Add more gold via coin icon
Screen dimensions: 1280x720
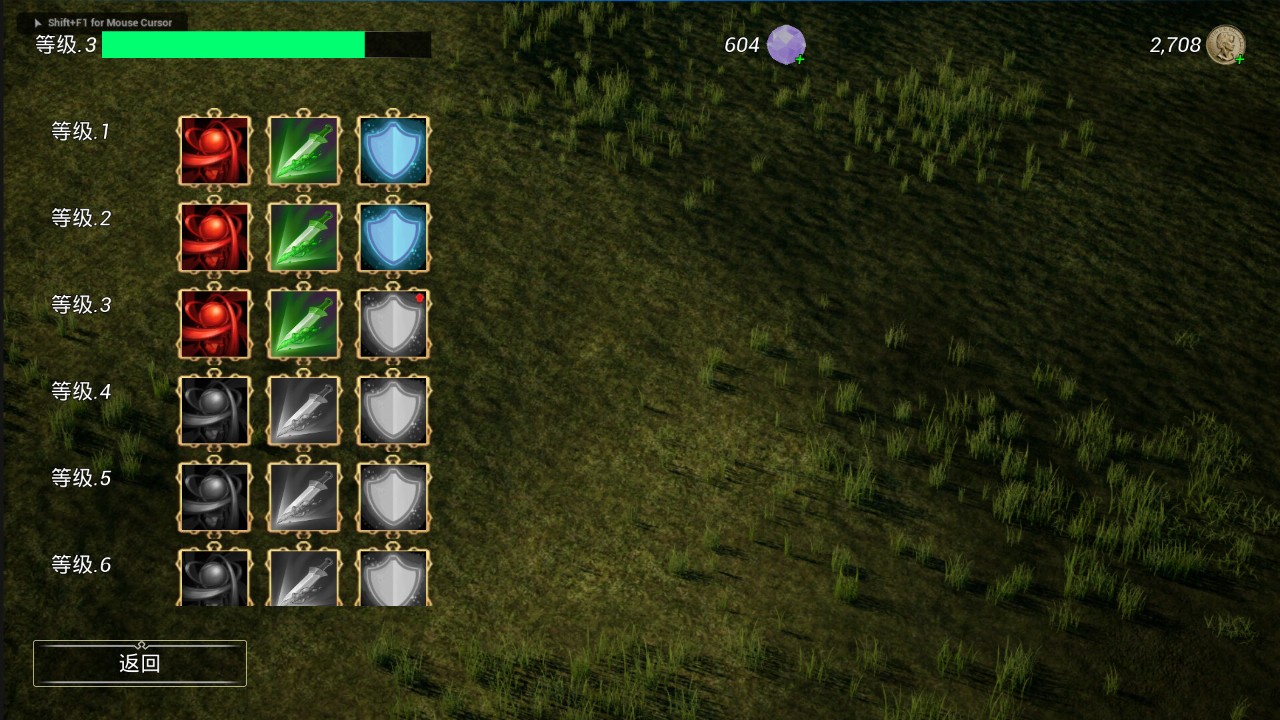(1225, 45)
